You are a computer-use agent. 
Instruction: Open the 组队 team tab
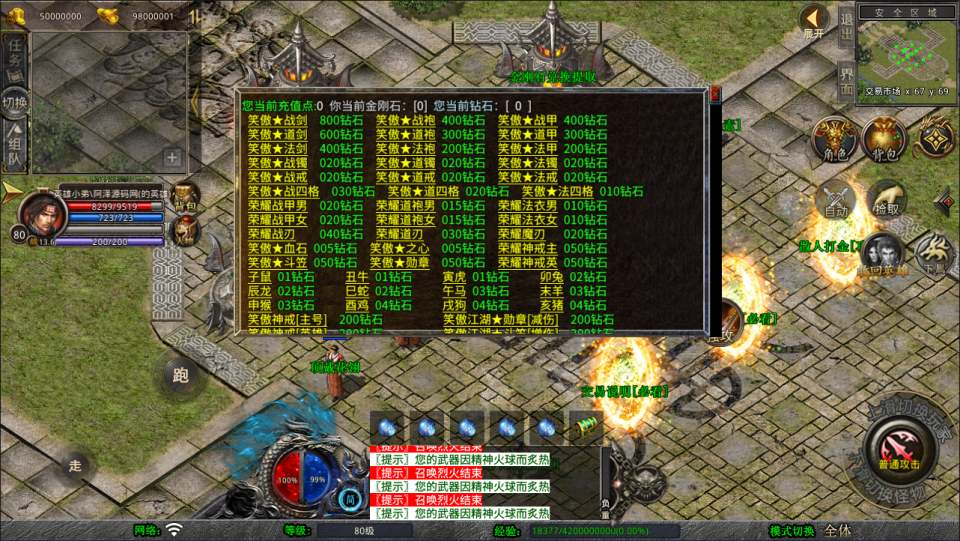[x=15, y=147]
